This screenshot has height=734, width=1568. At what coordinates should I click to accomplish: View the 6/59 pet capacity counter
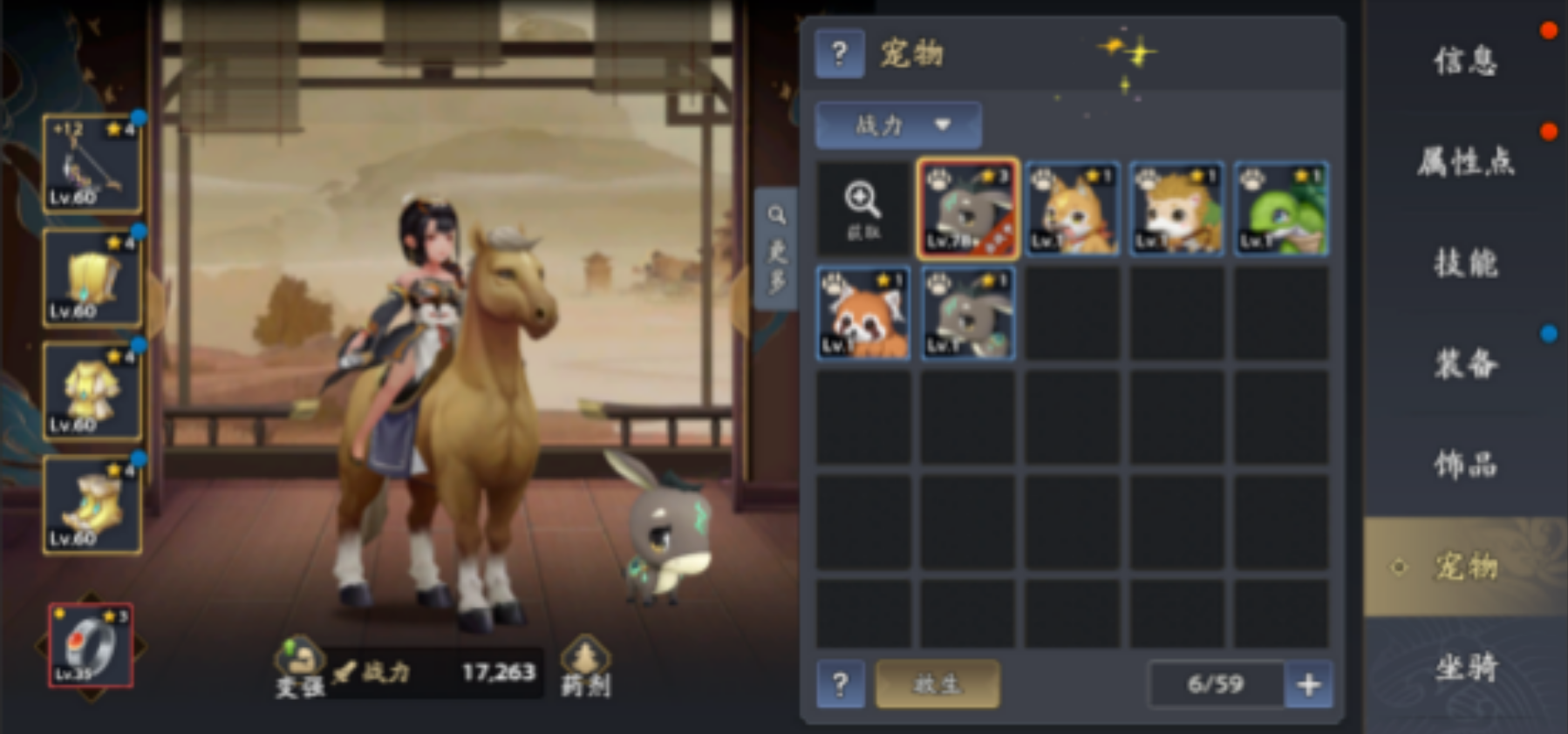1215,685
